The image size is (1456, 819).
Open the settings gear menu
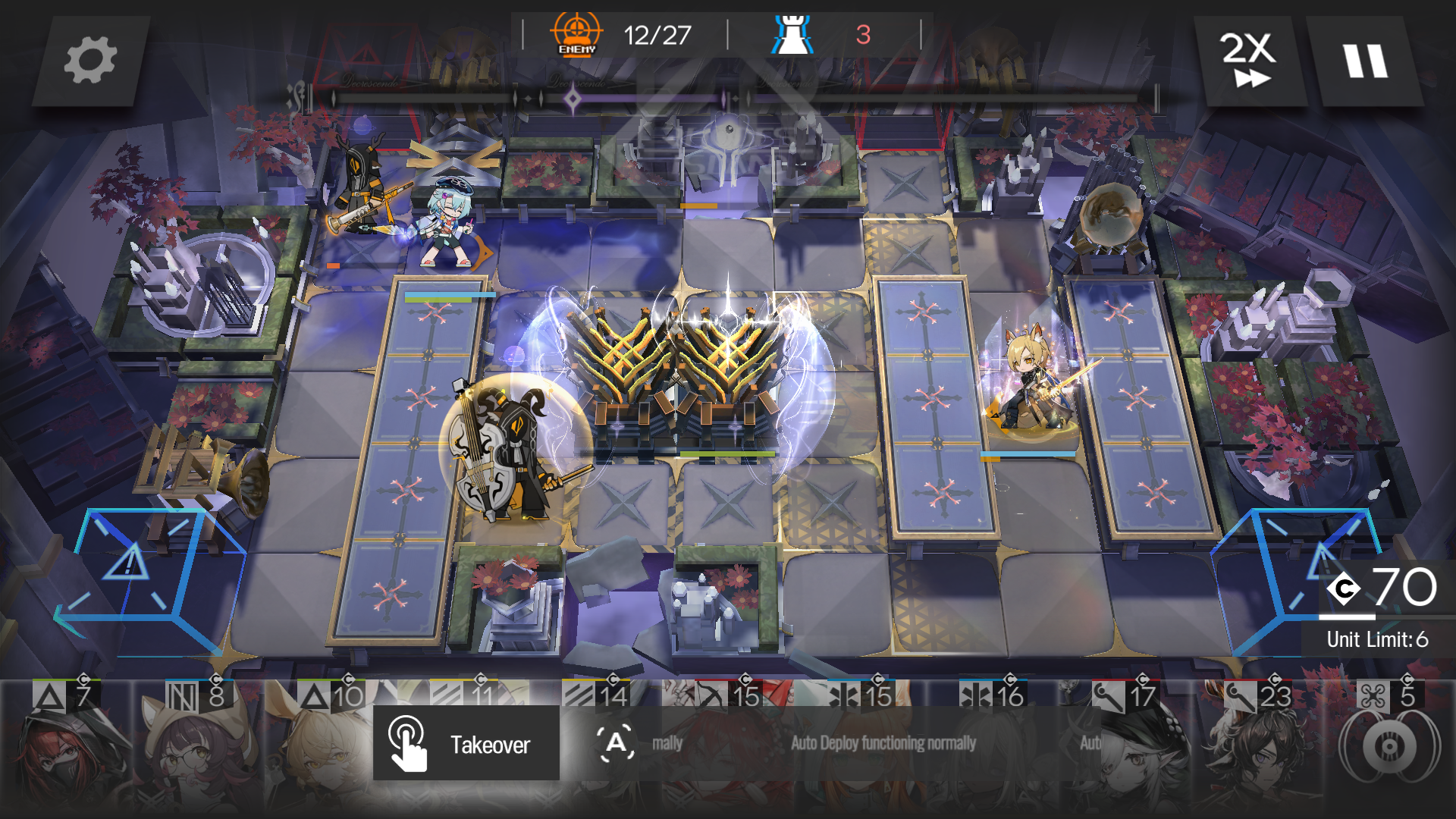click(90, 60)
